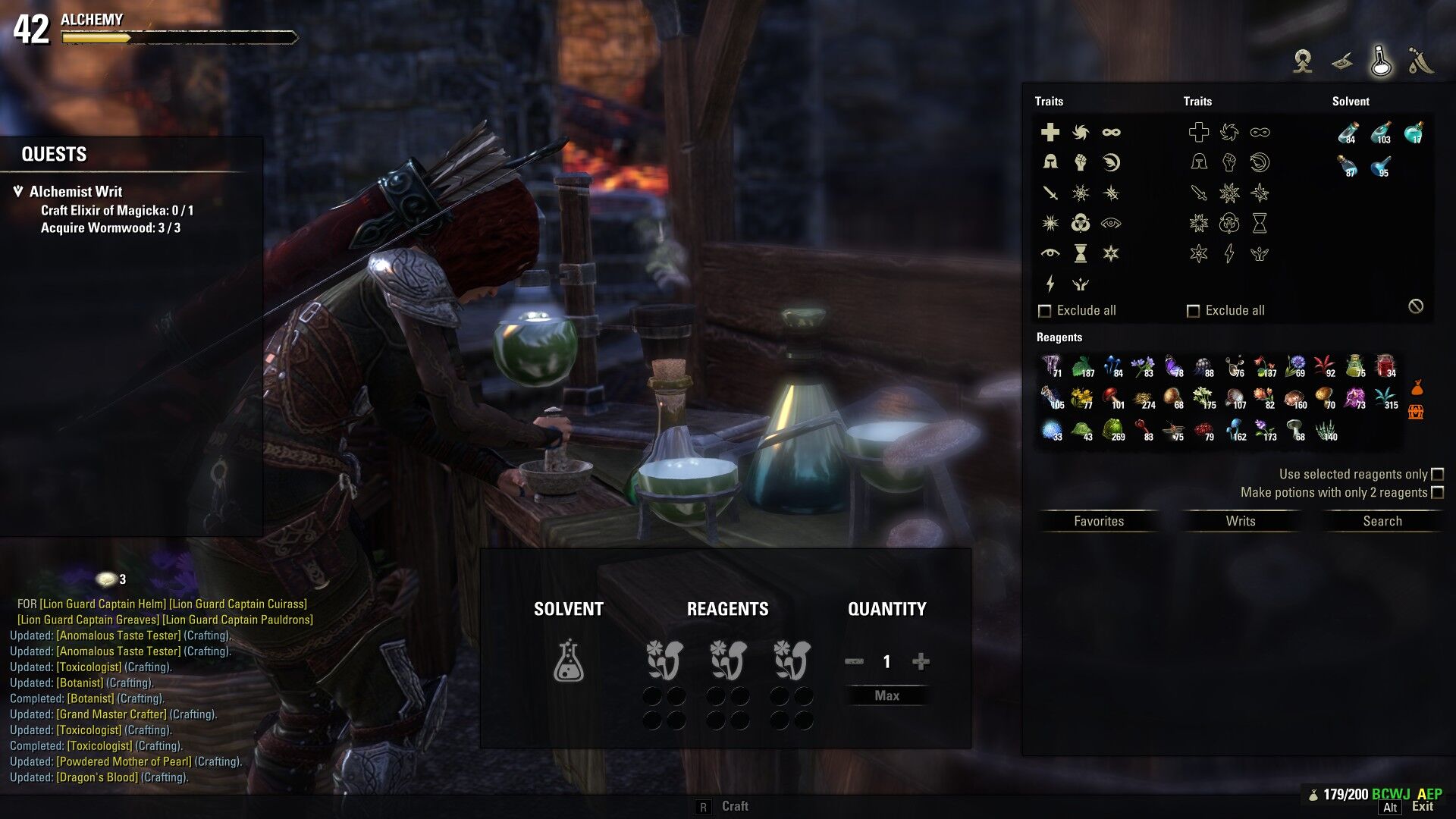Click the orange treasure chest filter icon
1456x819 pixels.
pos(1416,412)
